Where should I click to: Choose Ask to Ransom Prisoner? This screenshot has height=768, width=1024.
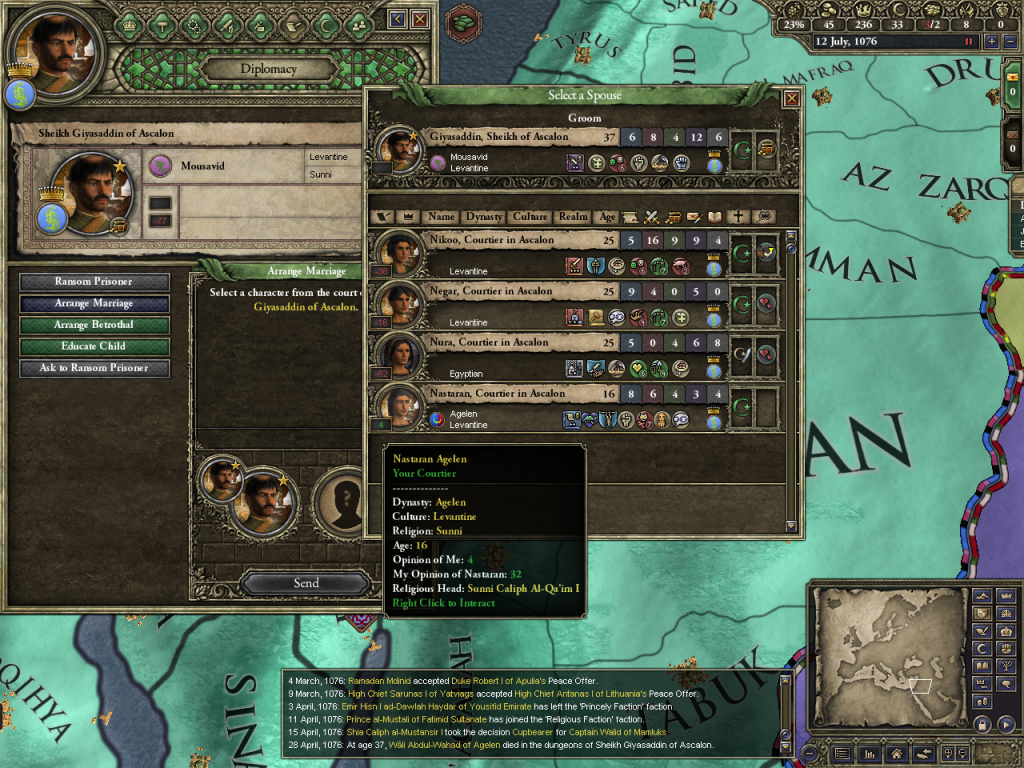coord(94,368)
